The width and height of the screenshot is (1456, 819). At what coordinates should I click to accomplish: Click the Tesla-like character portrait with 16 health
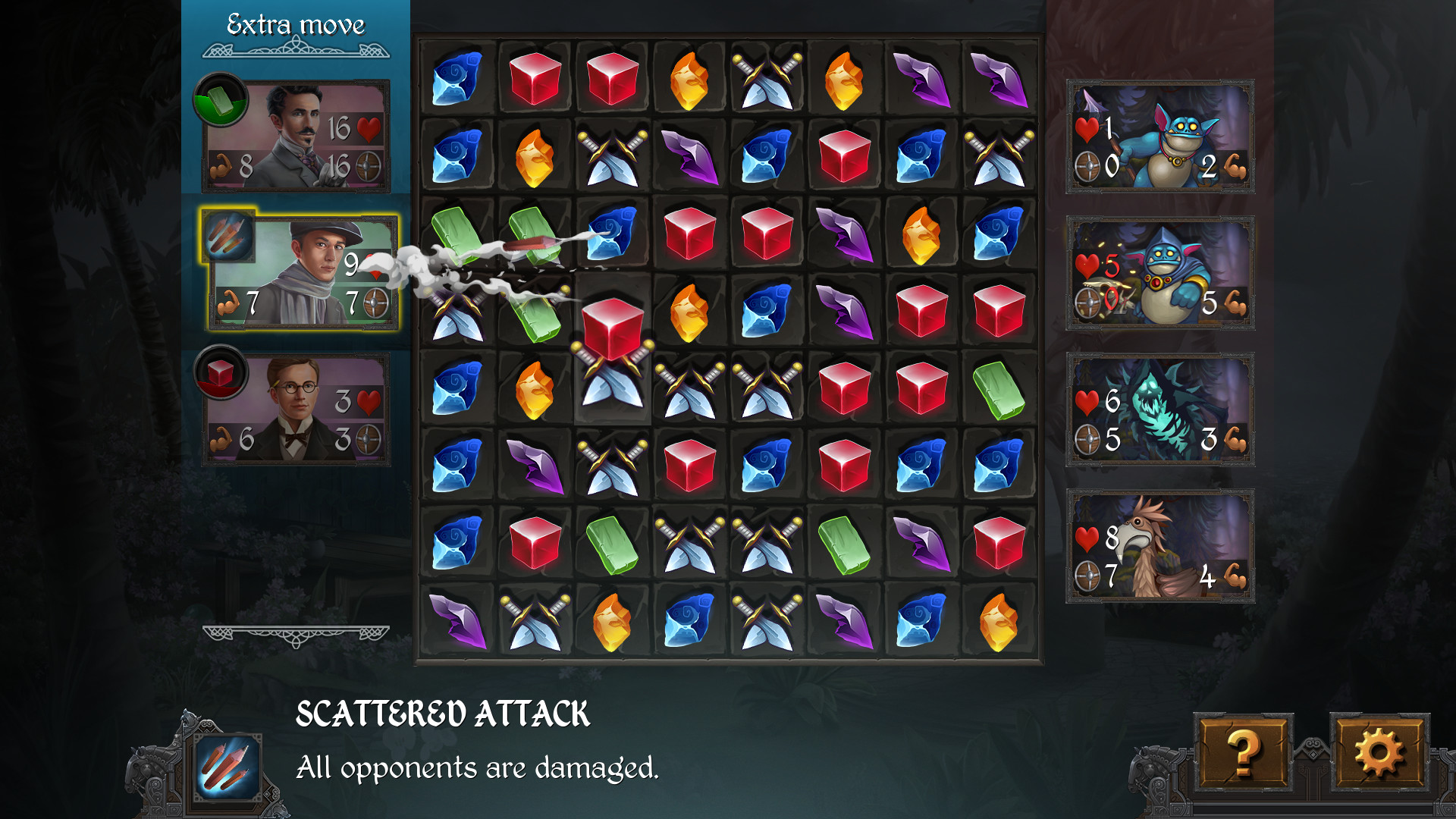tap(303, 129)
